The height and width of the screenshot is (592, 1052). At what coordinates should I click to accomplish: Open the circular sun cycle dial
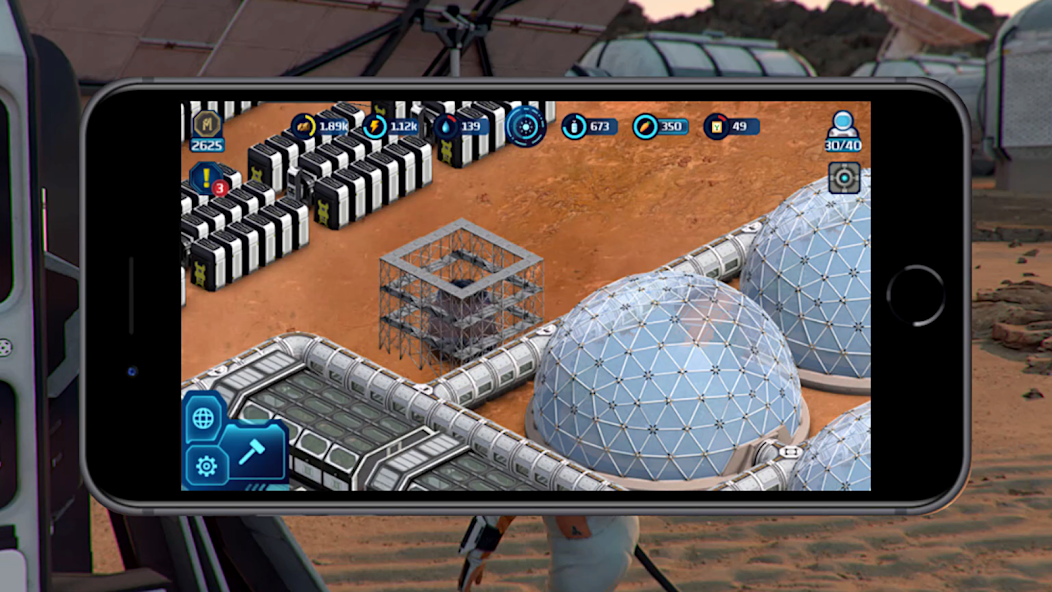click(525, 127)
